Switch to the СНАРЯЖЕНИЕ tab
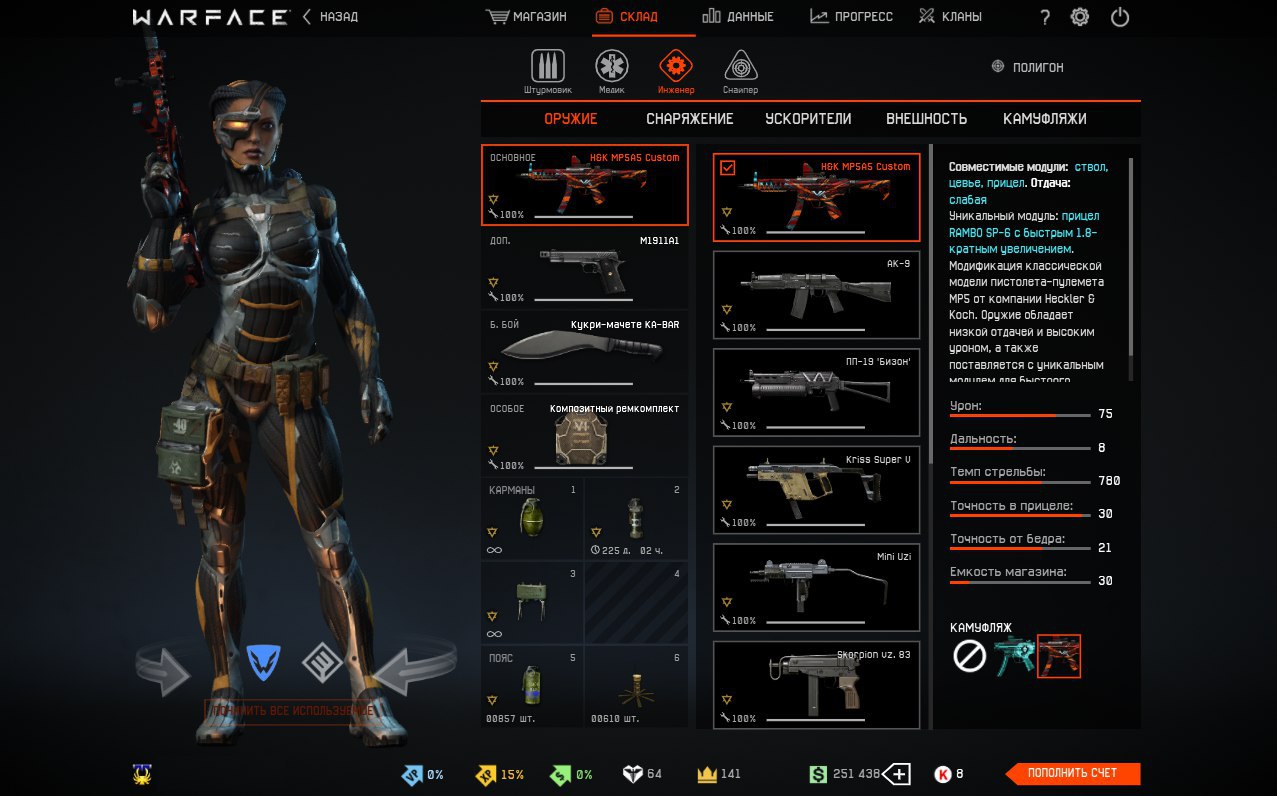Image resolution: width=1277 pixels, height=796 pixels. pos(689,119)
